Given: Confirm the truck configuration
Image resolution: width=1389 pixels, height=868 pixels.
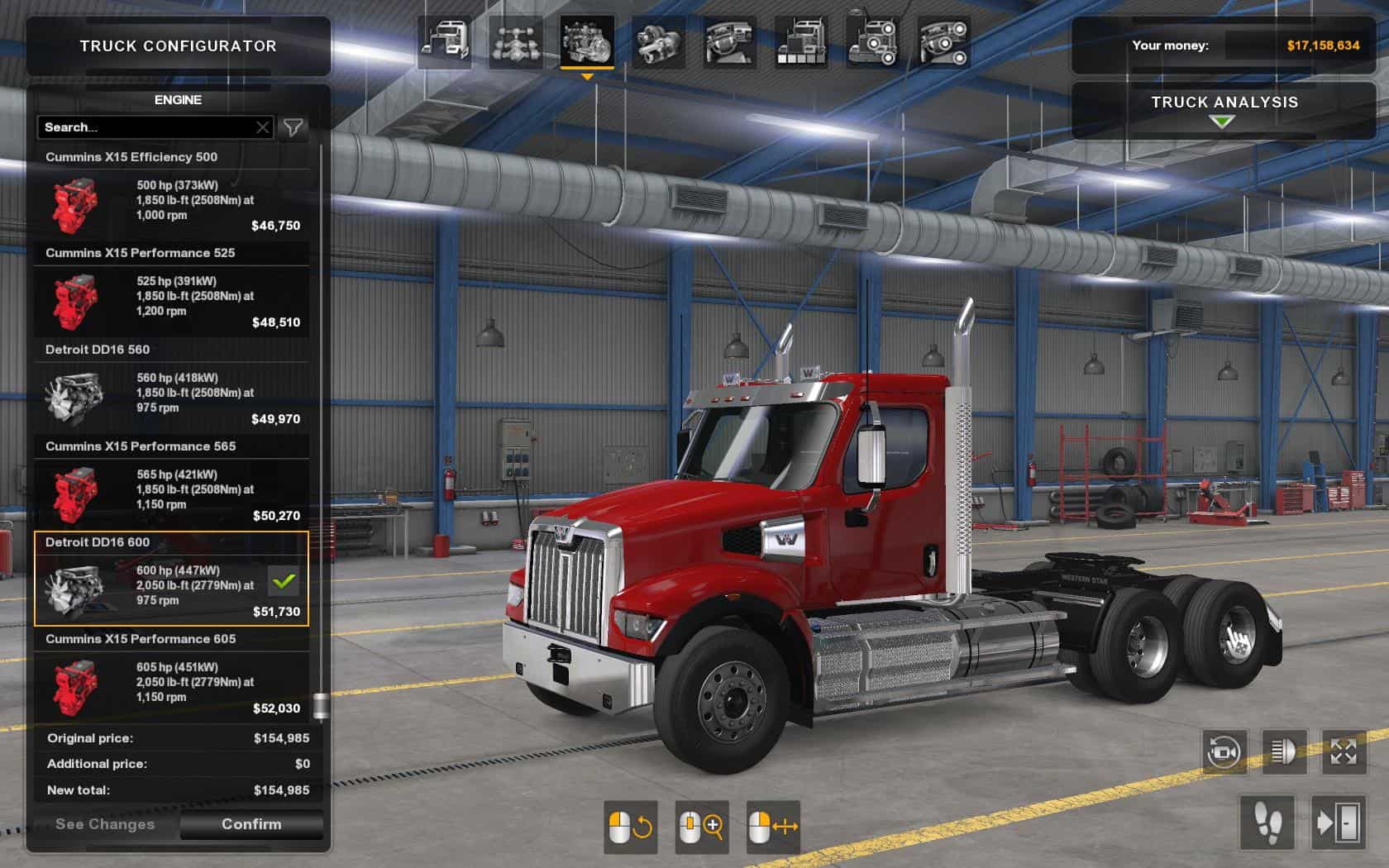Looking at the screenshot, I should click(251, 824).
